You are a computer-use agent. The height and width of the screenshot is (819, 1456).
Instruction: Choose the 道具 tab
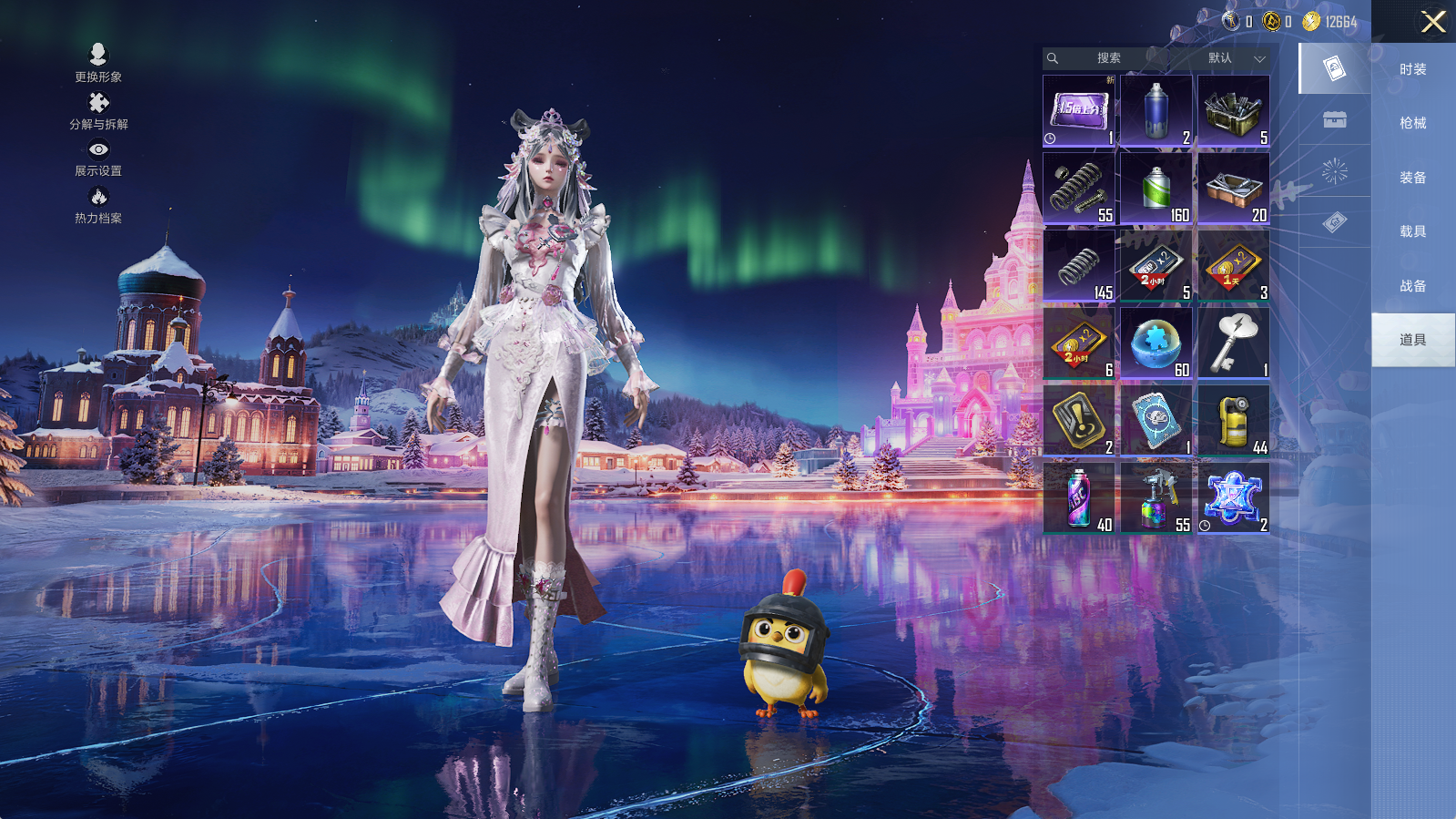pyautogui.click(x=1412, y=340)
